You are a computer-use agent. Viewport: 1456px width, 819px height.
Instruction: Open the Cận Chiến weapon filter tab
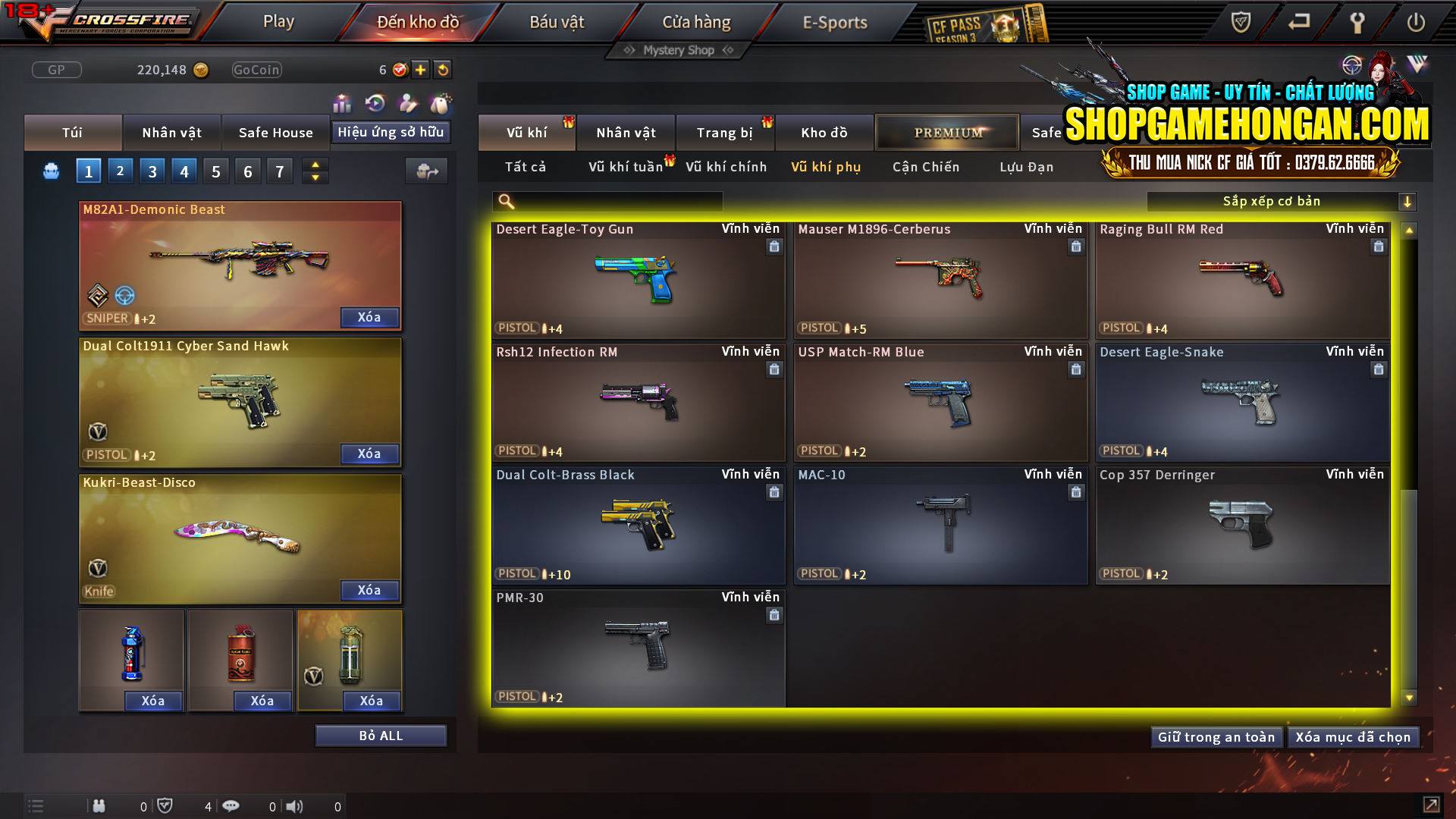pyautogui.click(x=925, y=167)
